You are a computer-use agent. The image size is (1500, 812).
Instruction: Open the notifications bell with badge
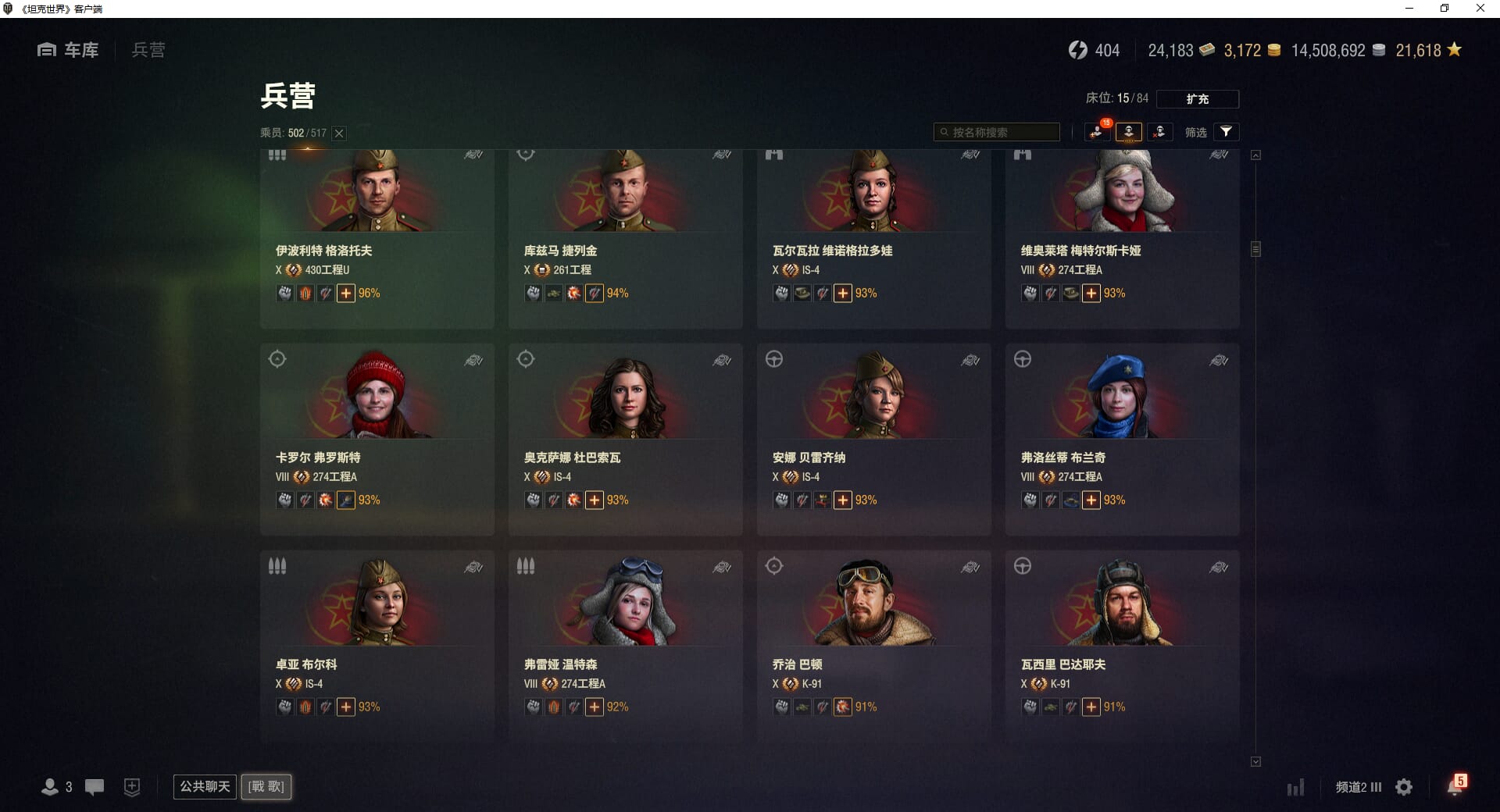click(1455, 786)
